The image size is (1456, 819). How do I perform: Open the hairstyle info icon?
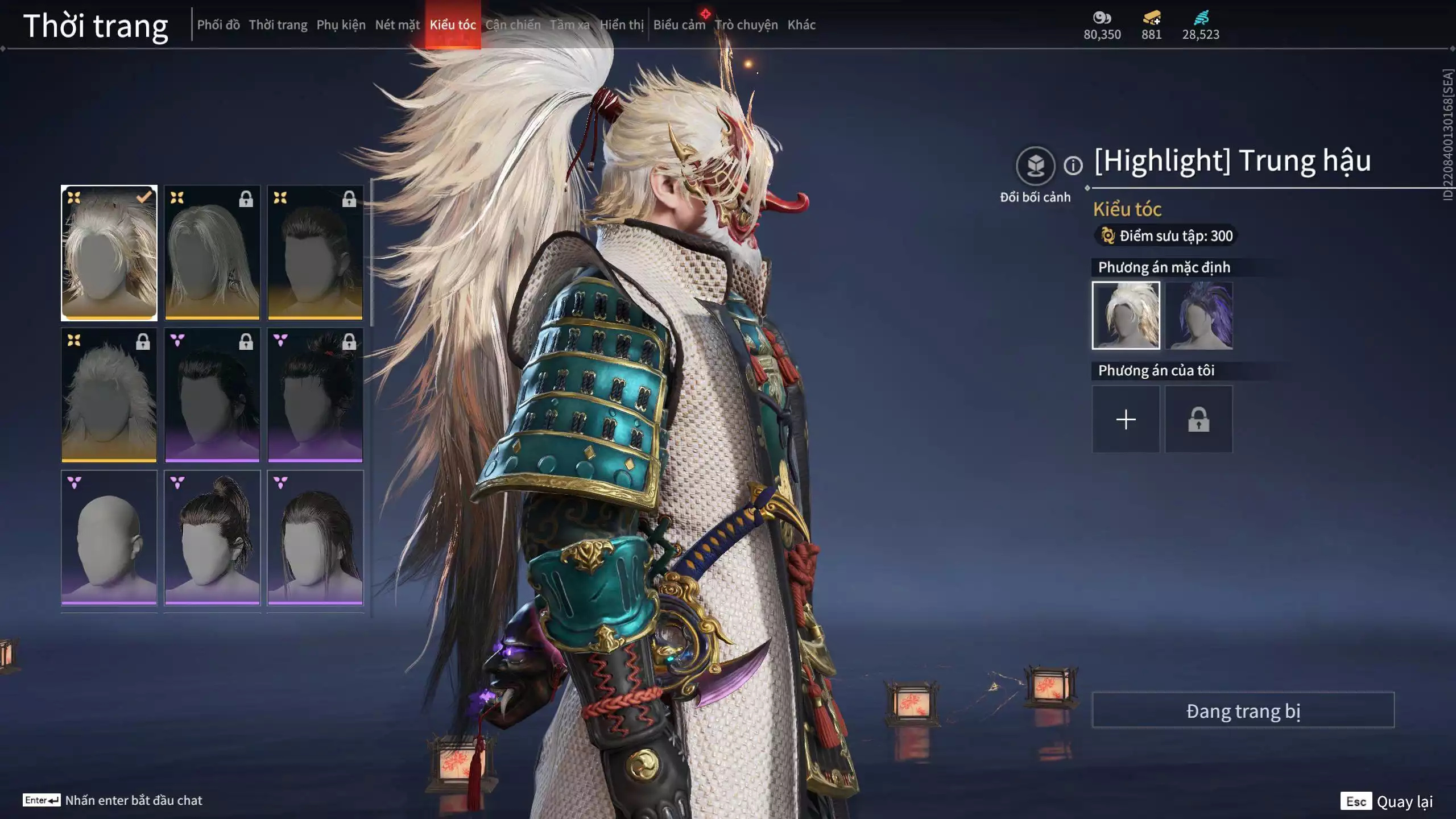[1073, 166]
